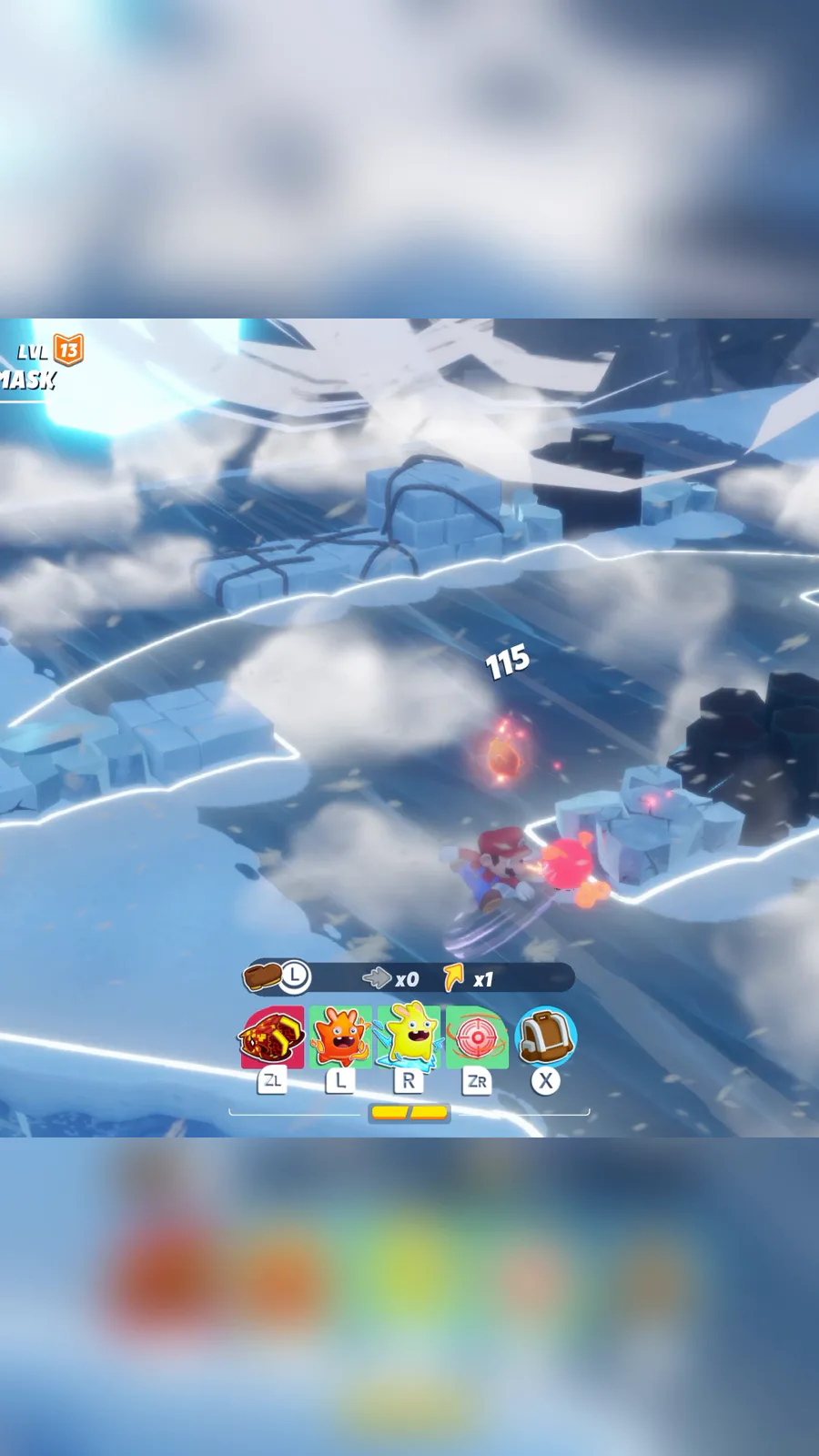Select Mario's red-and-gold weapon attack icon
The width and height of the screenshot is (819, 1456).
(x=272, y=1038)
